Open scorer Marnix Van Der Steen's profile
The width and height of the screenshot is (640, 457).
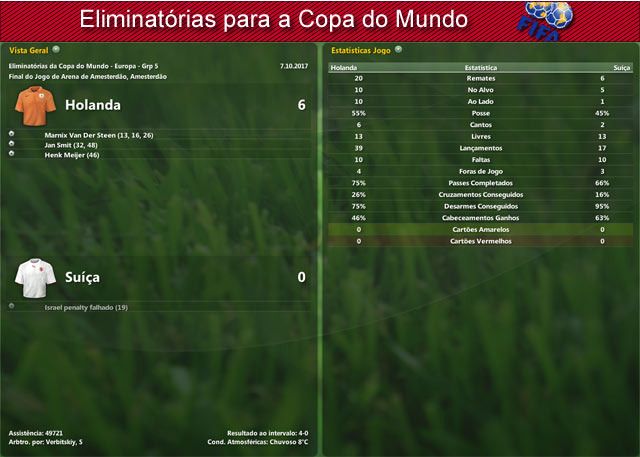coord(99,135)
